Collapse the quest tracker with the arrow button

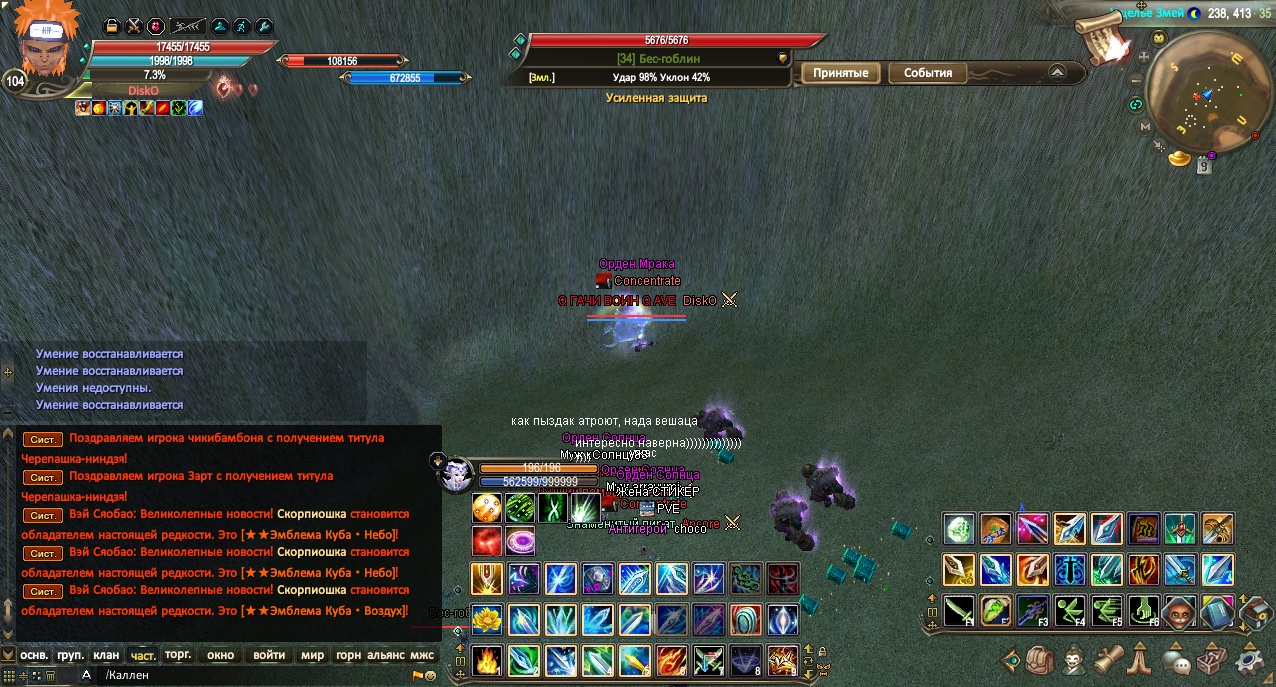coord(1057,72)
